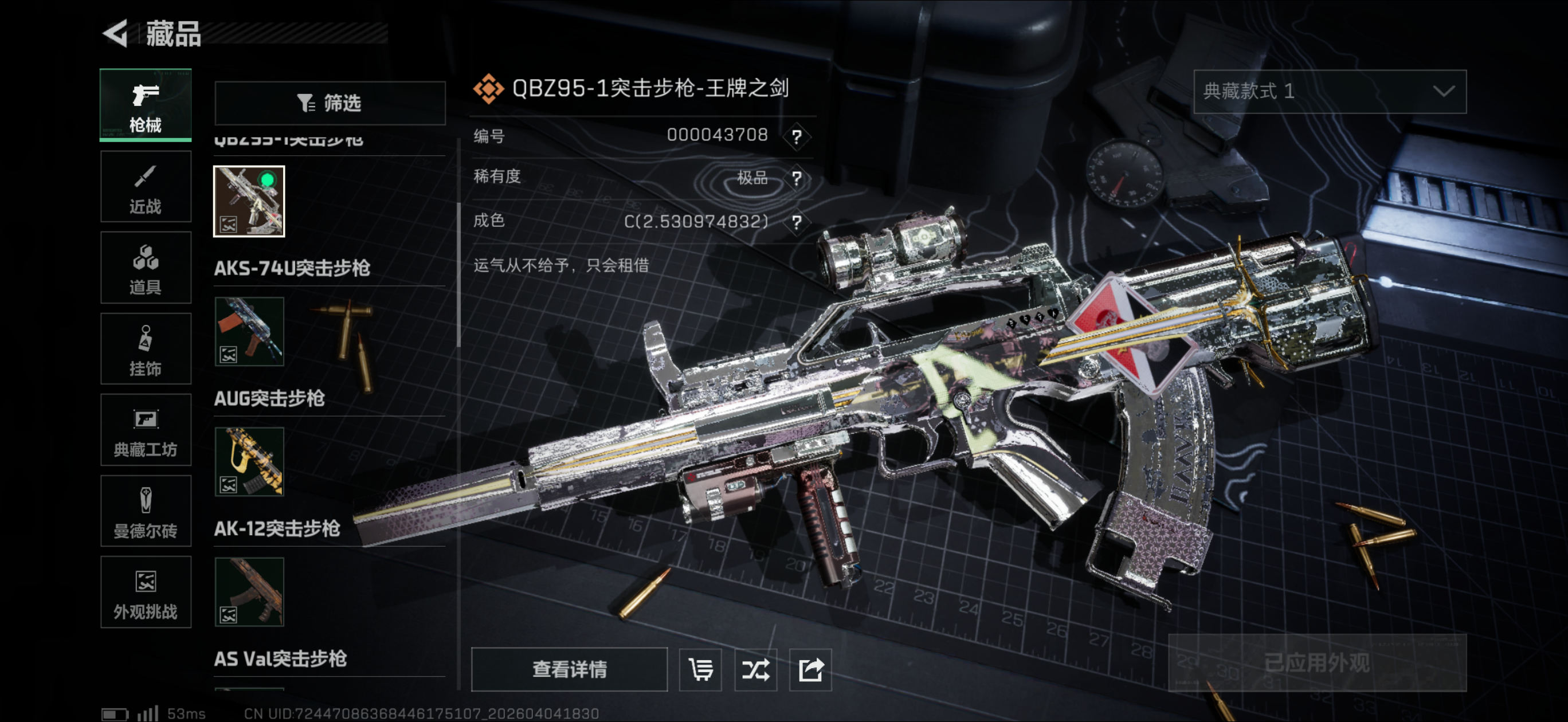Open the 成色 wear help icon
The height and width of the screenshot is (722, 1568).
tap(796, 222)
